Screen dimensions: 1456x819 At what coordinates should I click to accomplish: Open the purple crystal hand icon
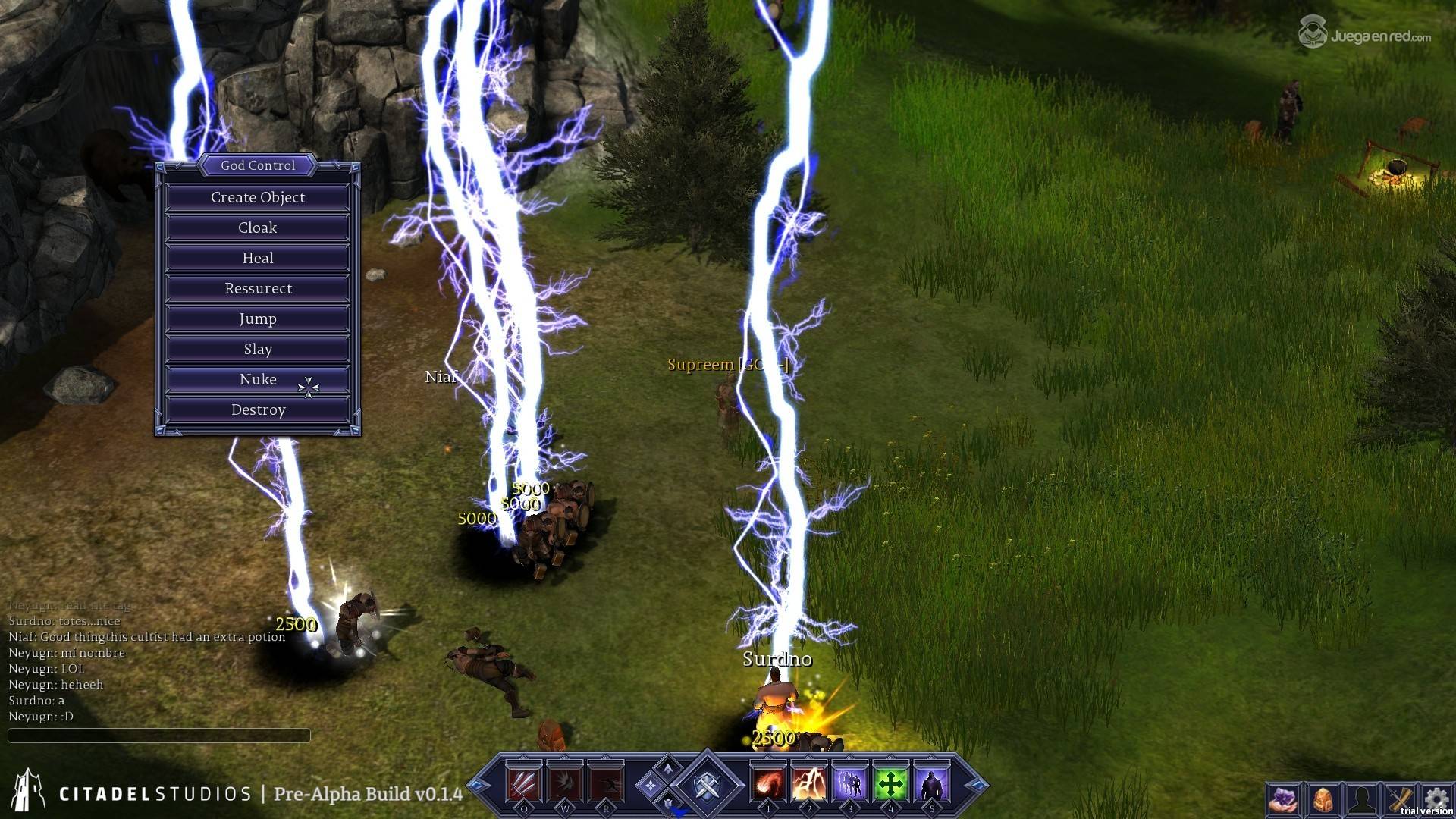click(x=1284, y=799)
